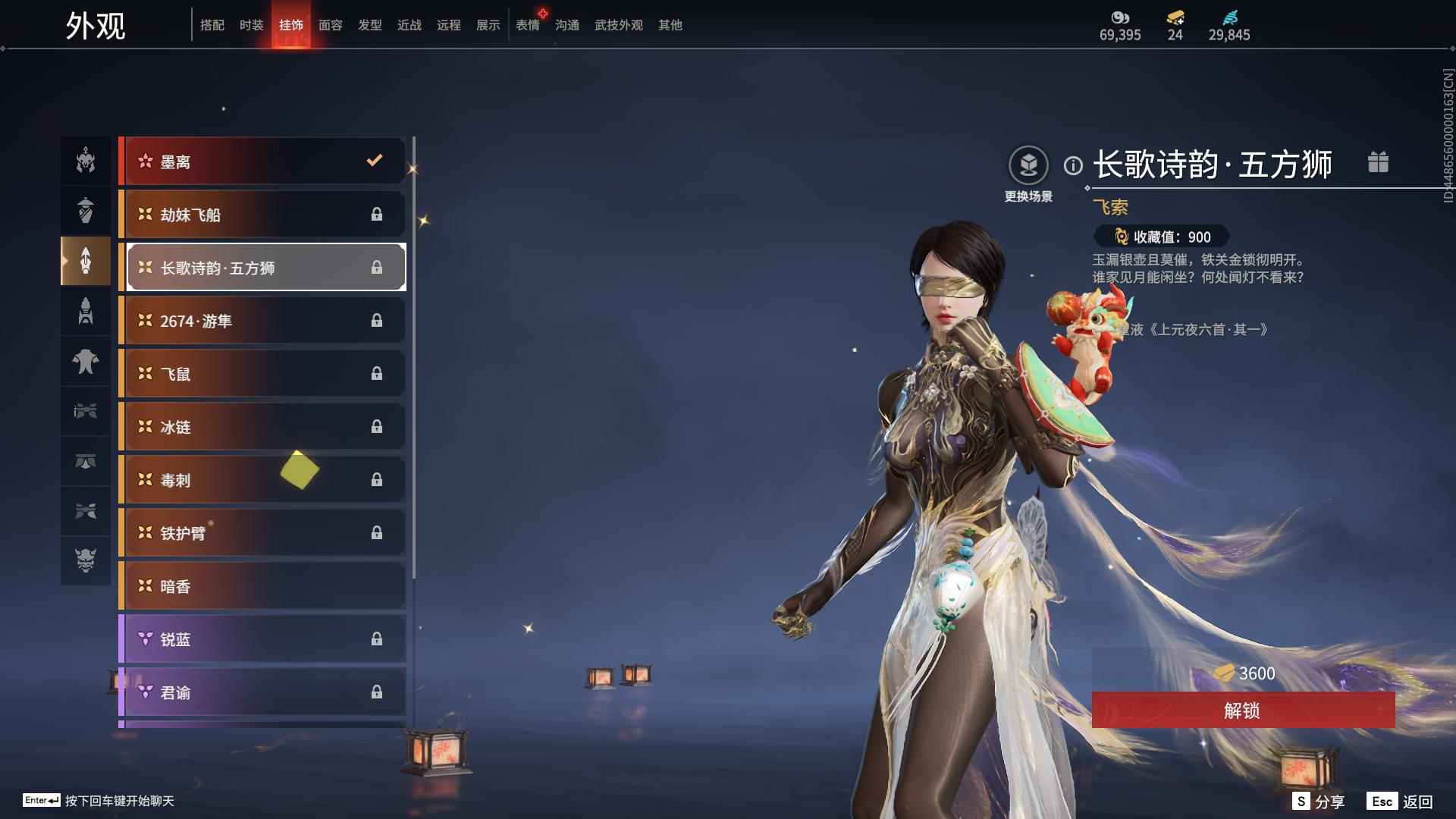Go to the 武技外观 tab
Image resolution: width=1456 pixels, height=819 pixels.
(x=618, y=25)
